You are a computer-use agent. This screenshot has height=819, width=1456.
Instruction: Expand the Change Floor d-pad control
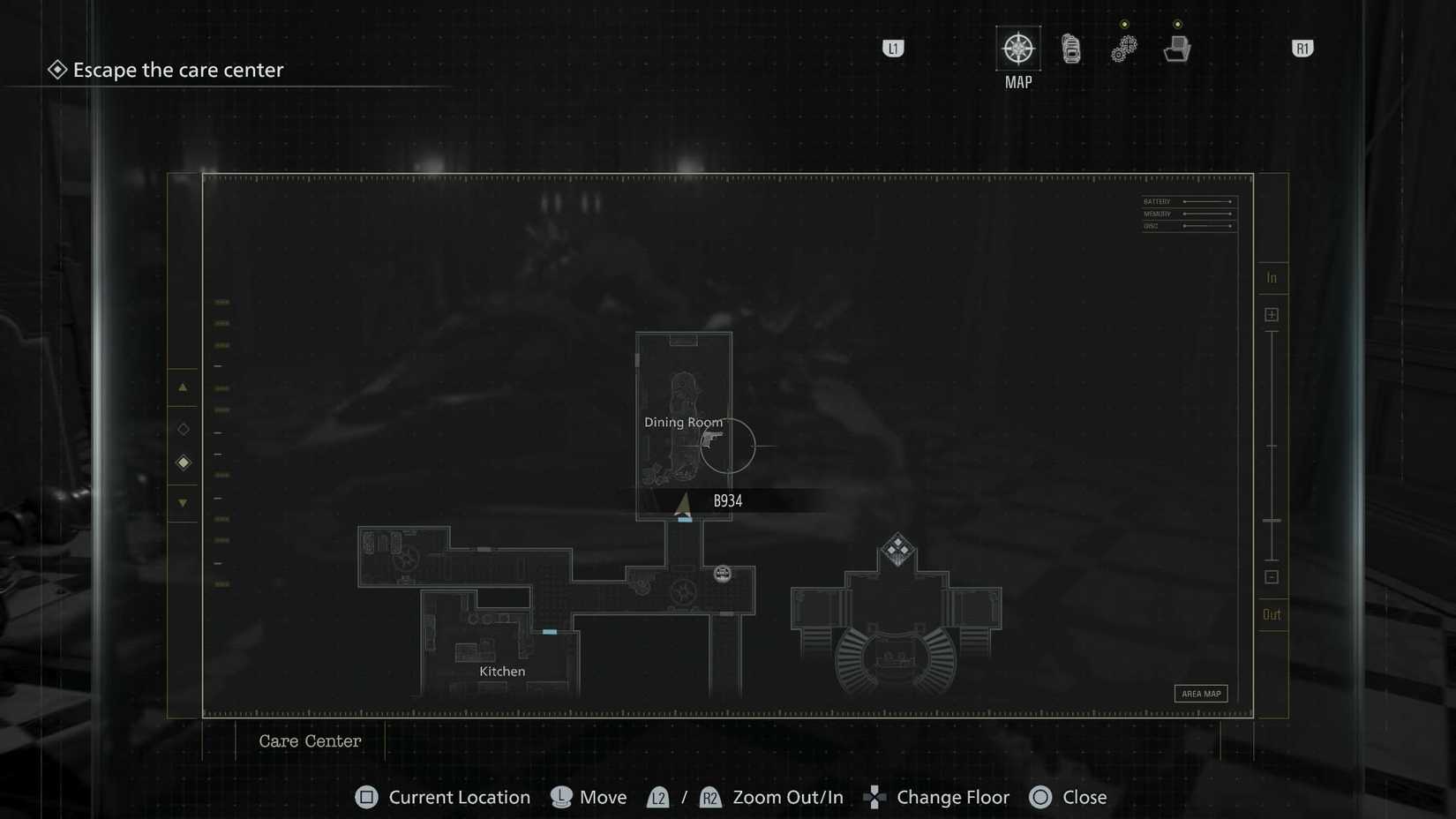coord(874,797)
